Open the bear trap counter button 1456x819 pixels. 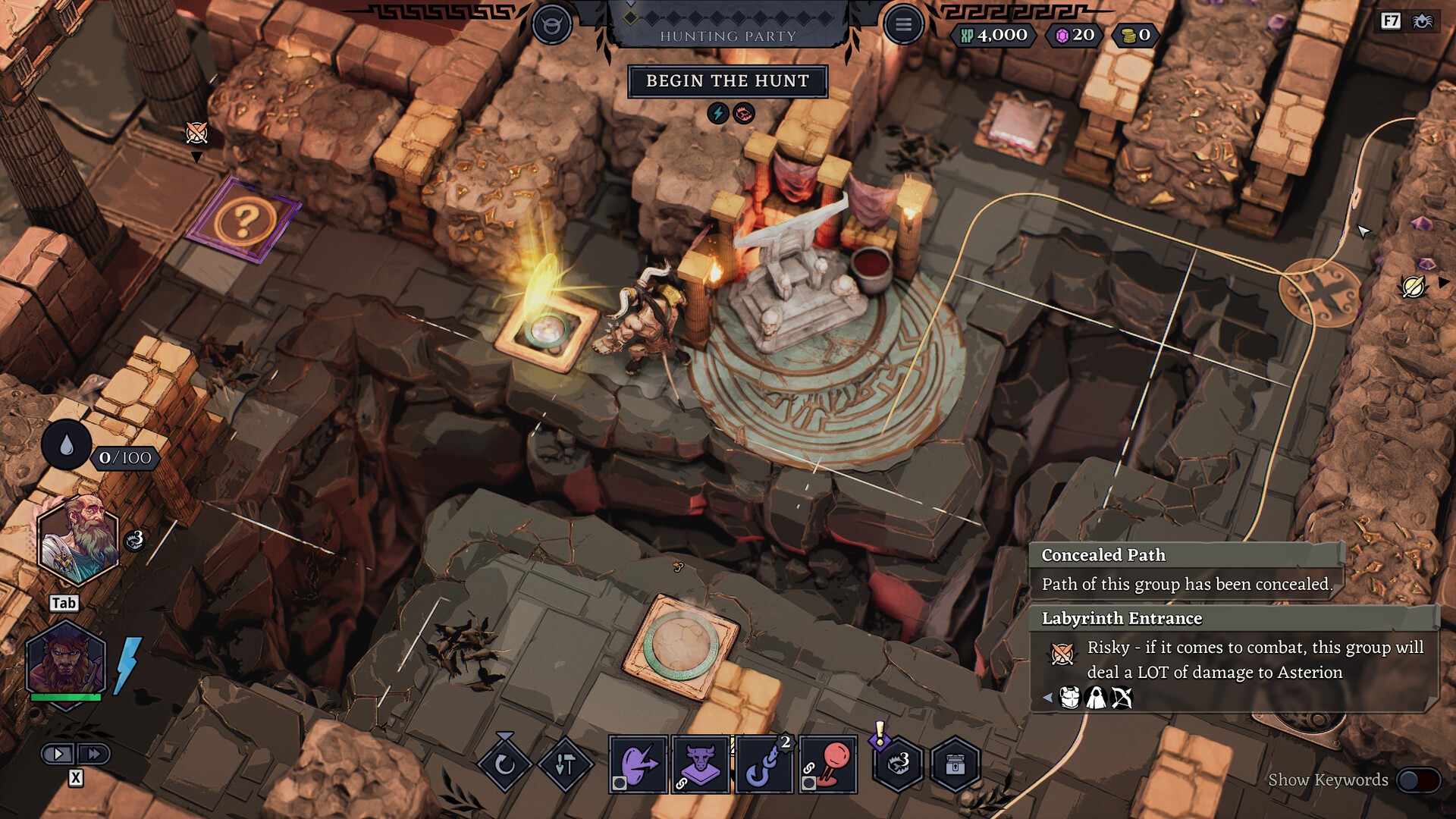point(899,764)
